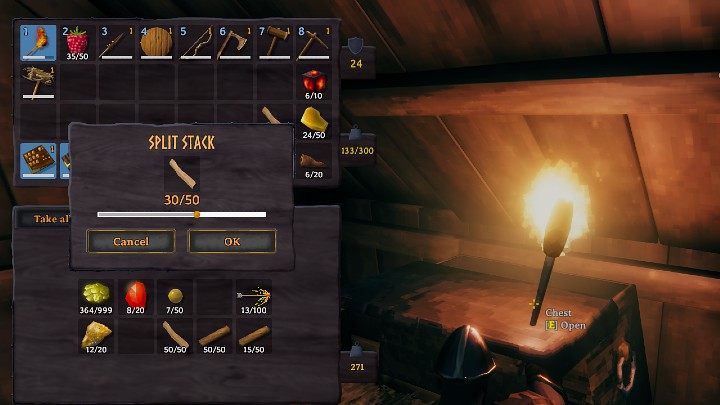Viewport: 720px width, 405px height.
Task: Select the hammer in hotbar slot 7
Action: pyautogui.click(x=273, y=44)
